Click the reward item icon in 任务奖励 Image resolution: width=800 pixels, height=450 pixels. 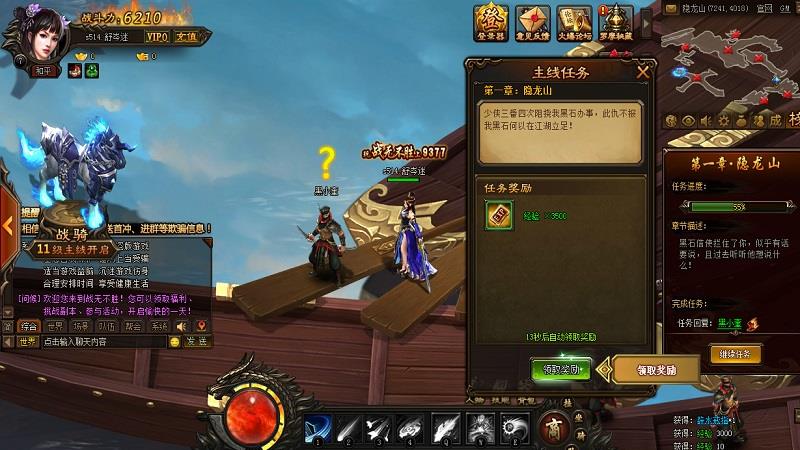click(x=497, y=216)
